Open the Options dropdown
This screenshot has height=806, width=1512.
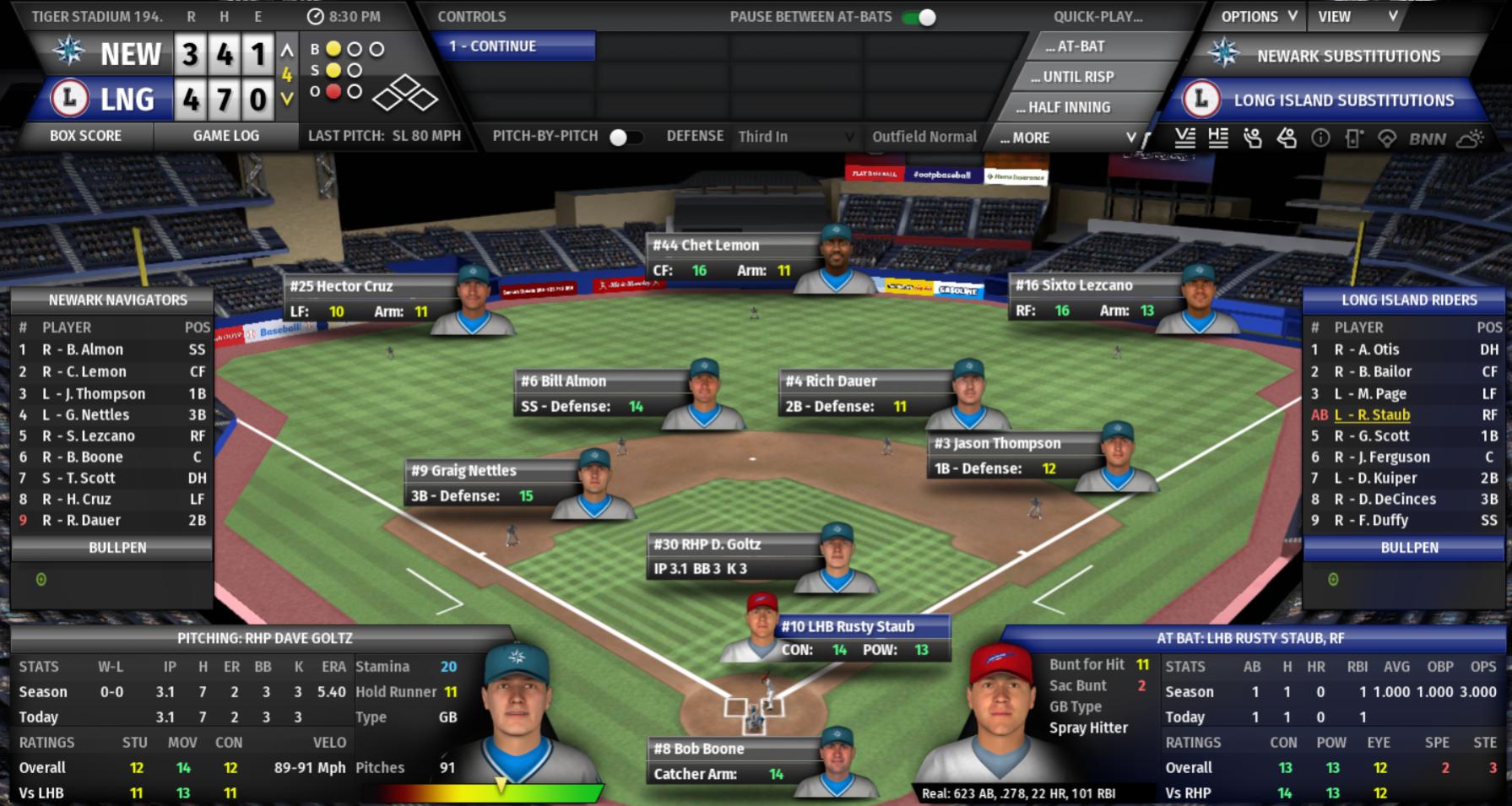1258,17
